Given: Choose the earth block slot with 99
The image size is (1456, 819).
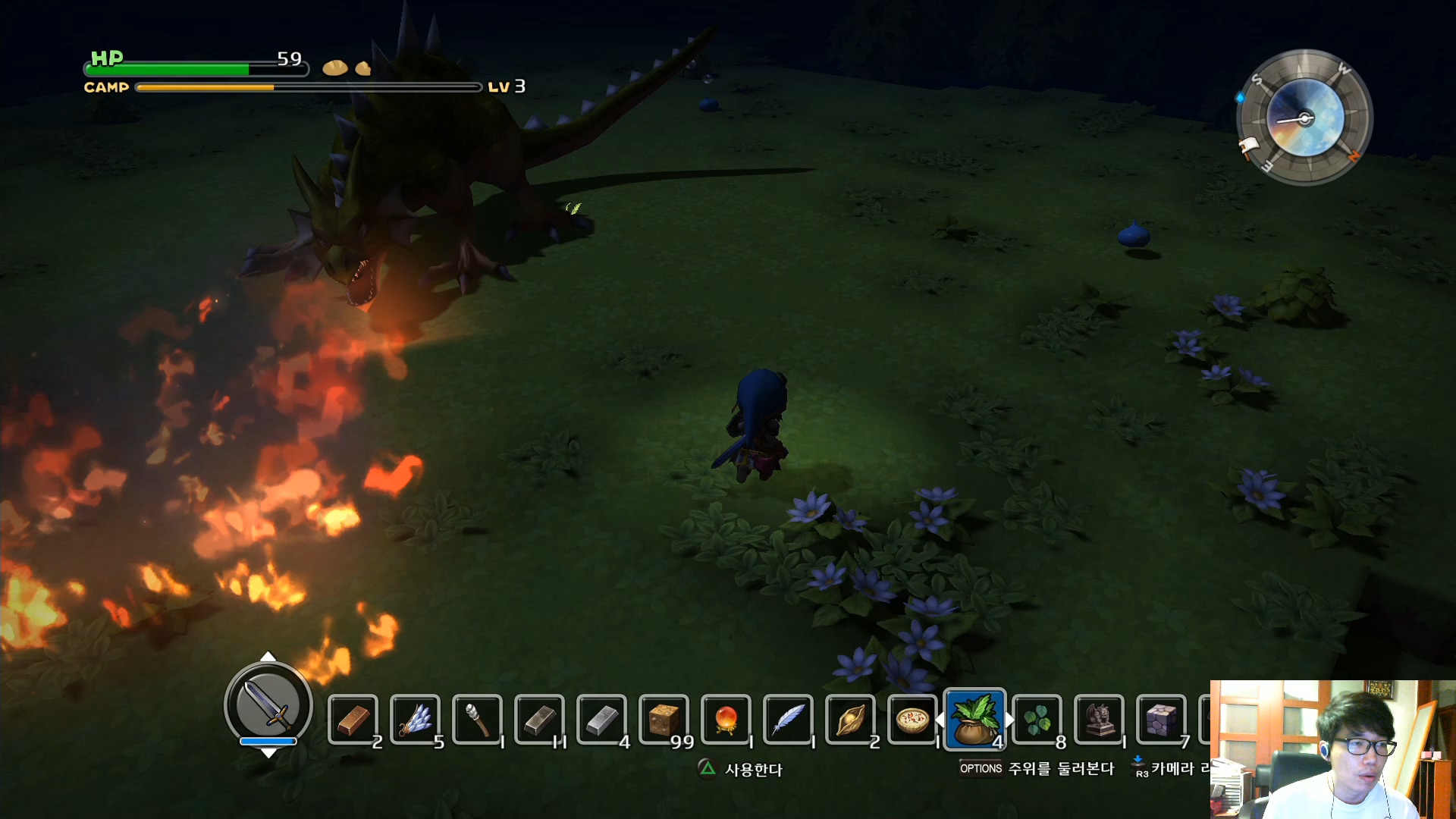Looking at the screenshot, I should click(664, 719).
